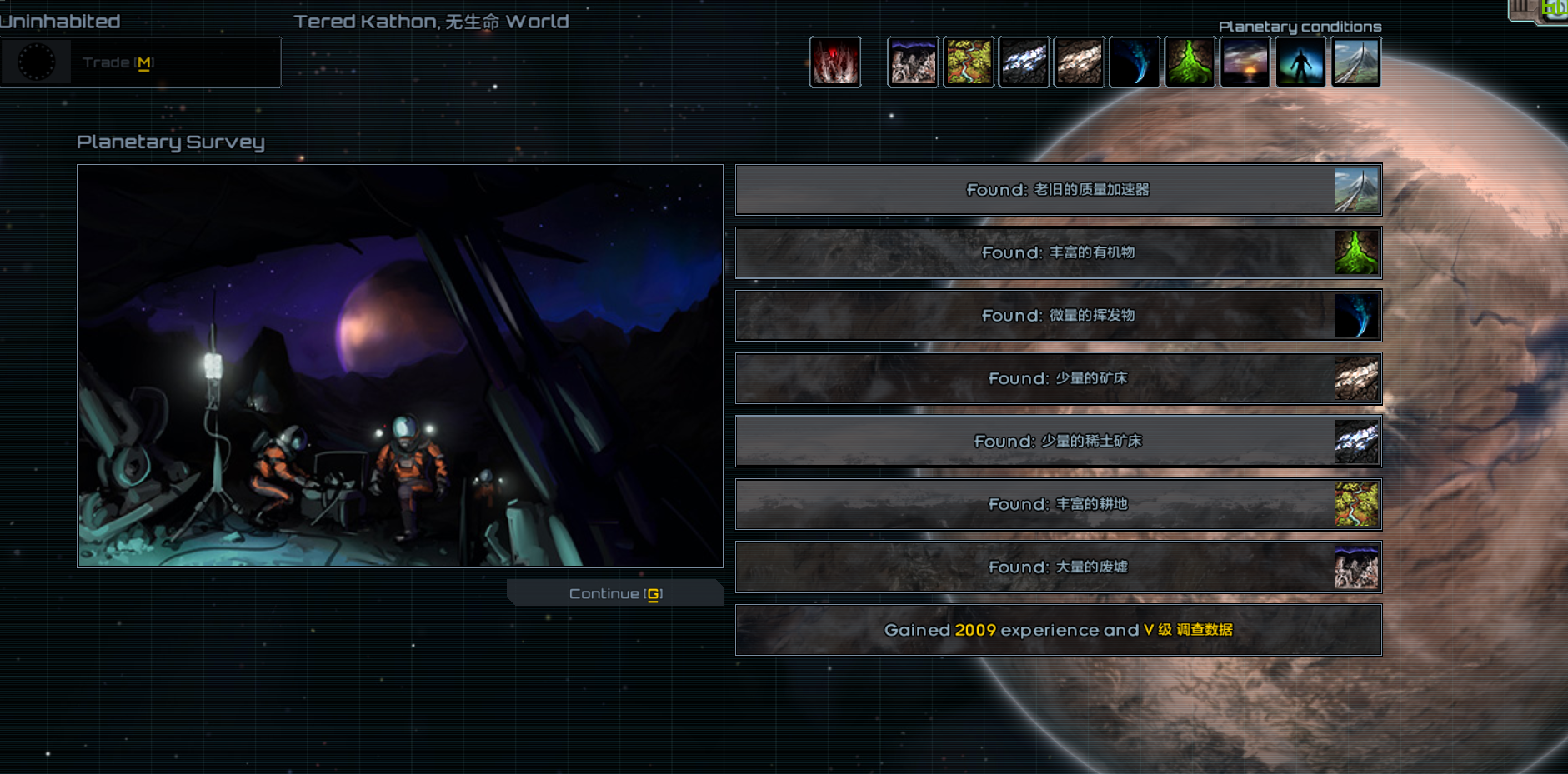Select the sparse ore deposits found row
The height and width of the screenshot is (774, 1568).
(x=1058, y=378)
